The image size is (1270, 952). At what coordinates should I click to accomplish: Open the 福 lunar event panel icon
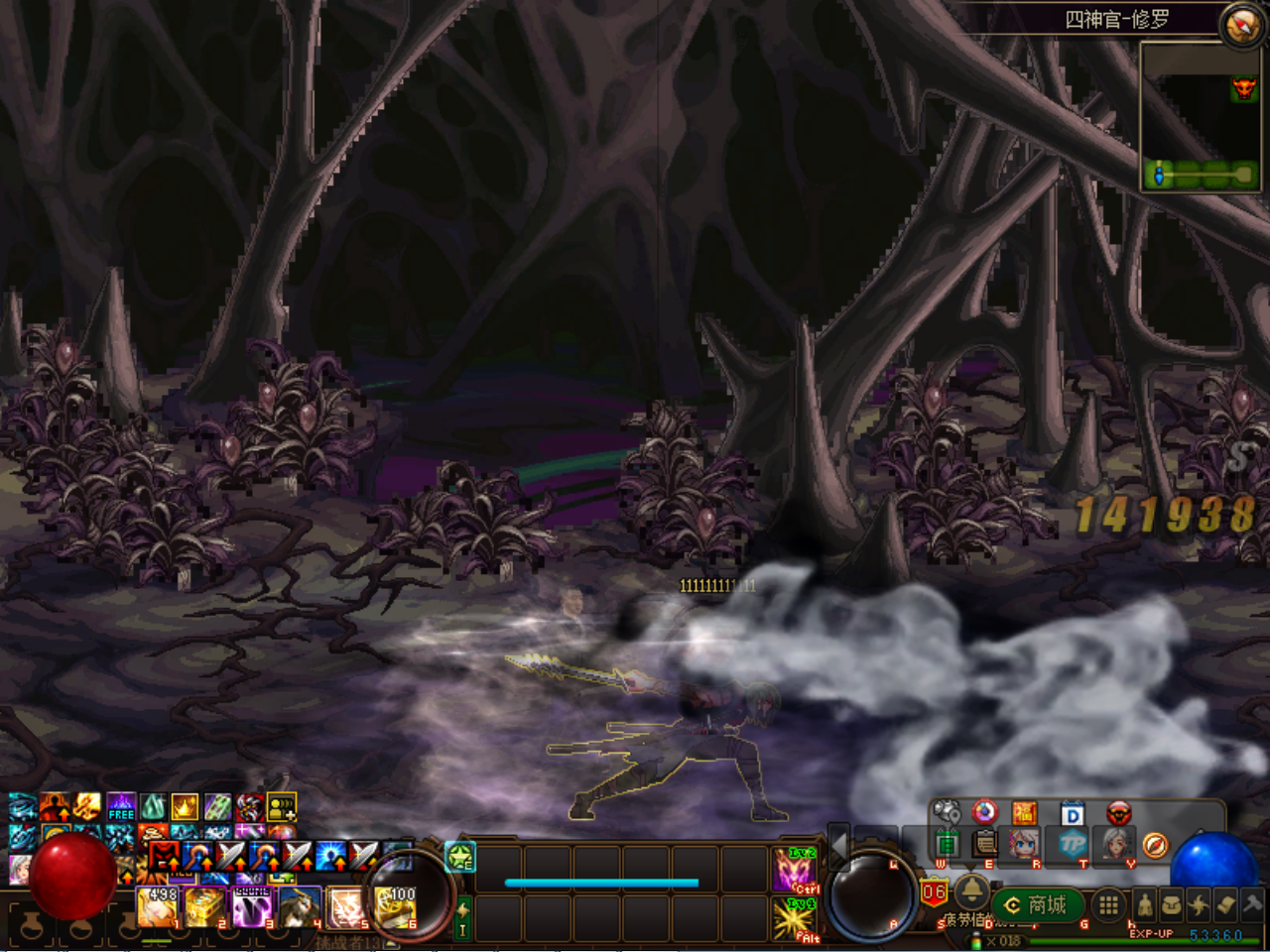click(1025, 812)
